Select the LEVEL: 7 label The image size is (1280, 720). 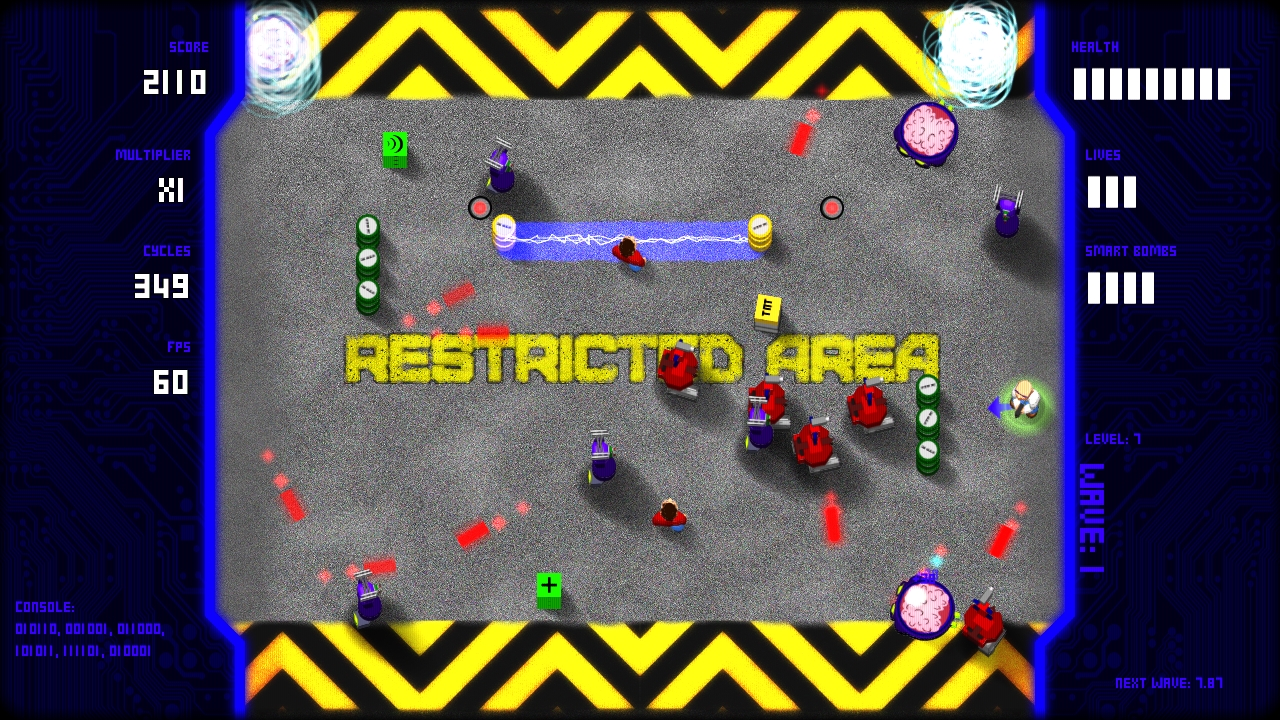(x=1112, y=438)
